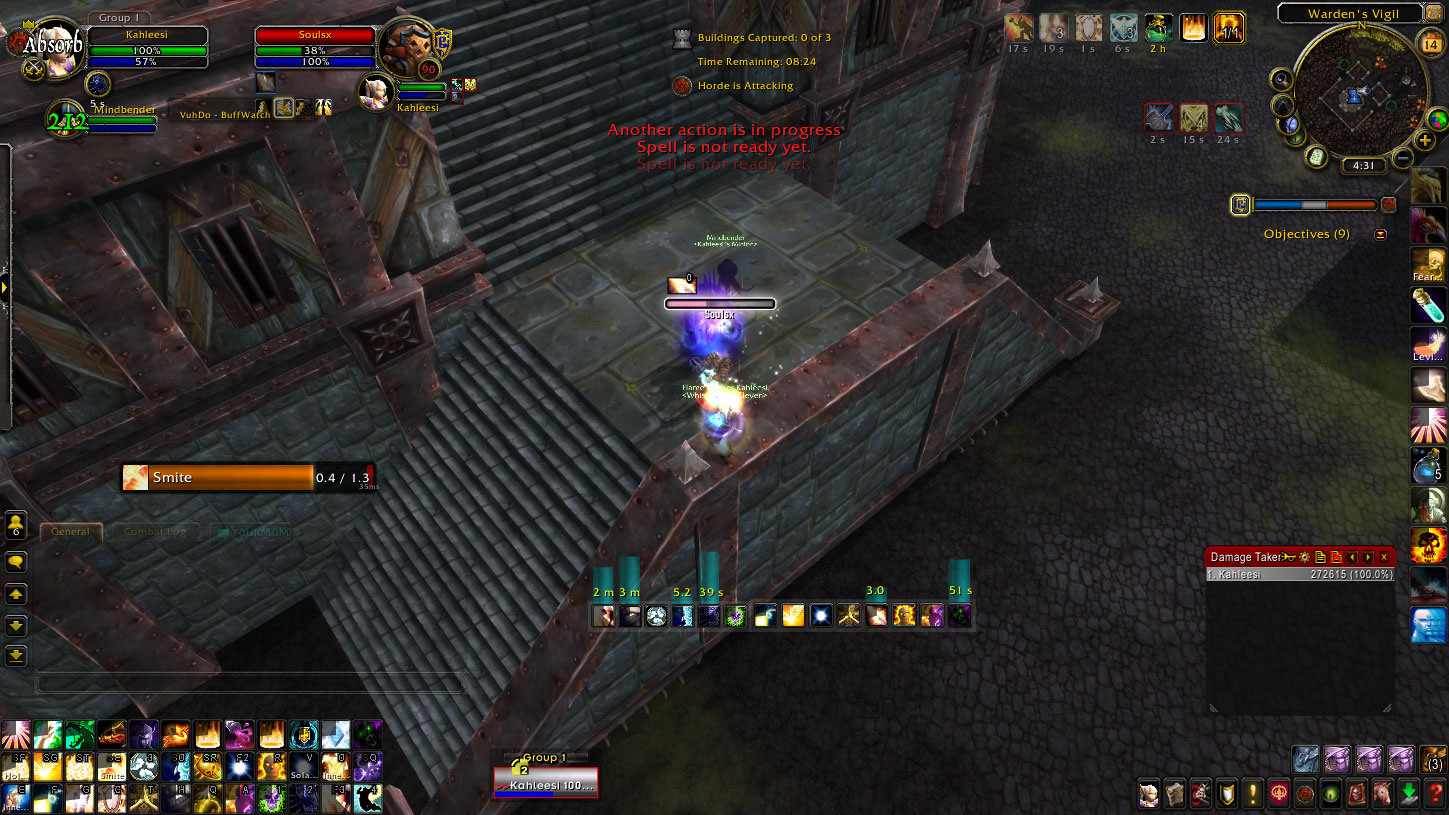The height and width of the screenshot is (815, 1449).
Task: Close the Damage Taken meter window
Action: click(x=1384, y=557)
